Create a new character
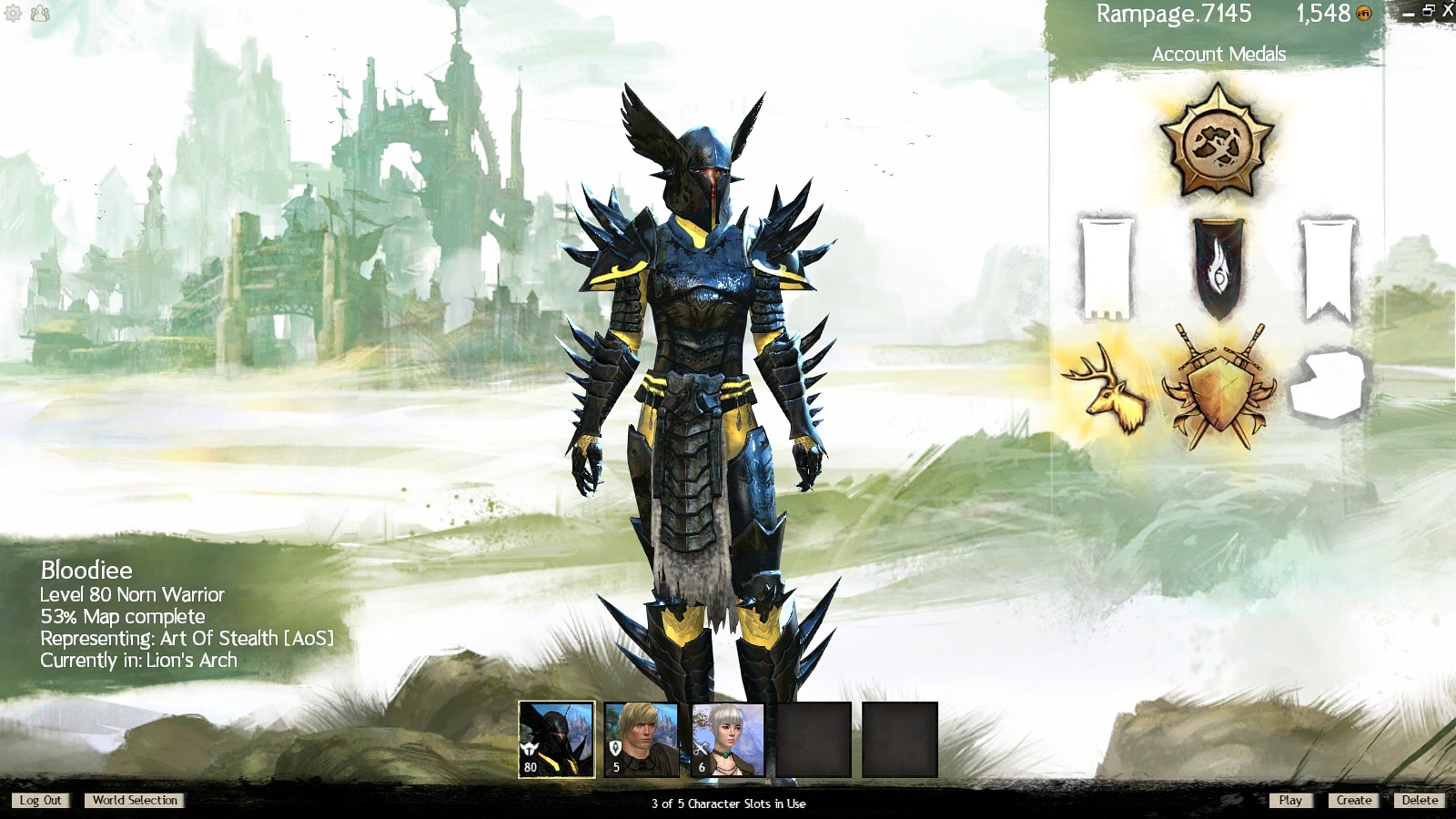This screenshot has height=819, width=1456. point(1353,801)
